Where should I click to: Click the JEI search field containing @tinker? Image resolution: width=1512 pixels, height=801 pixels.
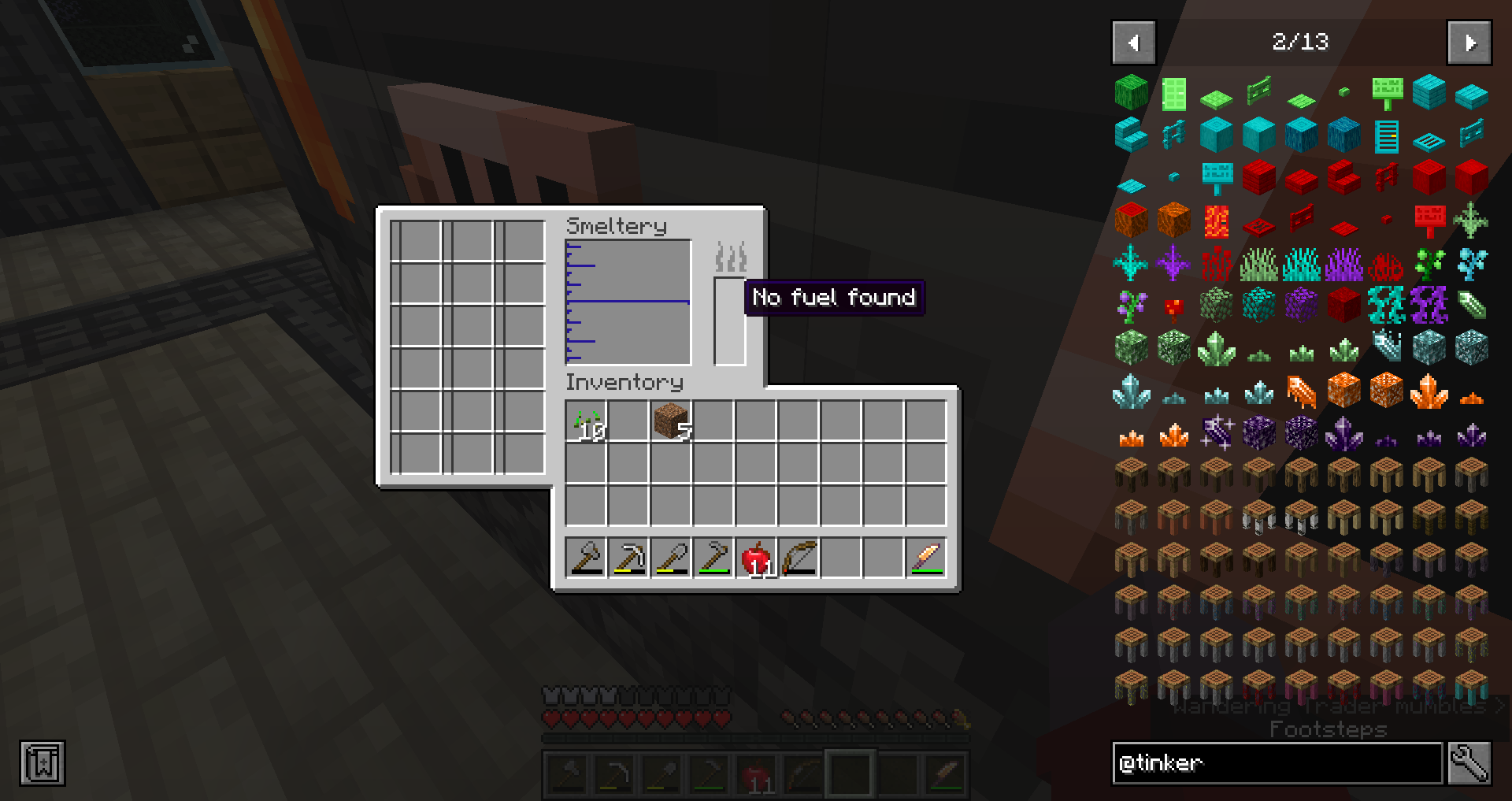tap(1276, 762)
